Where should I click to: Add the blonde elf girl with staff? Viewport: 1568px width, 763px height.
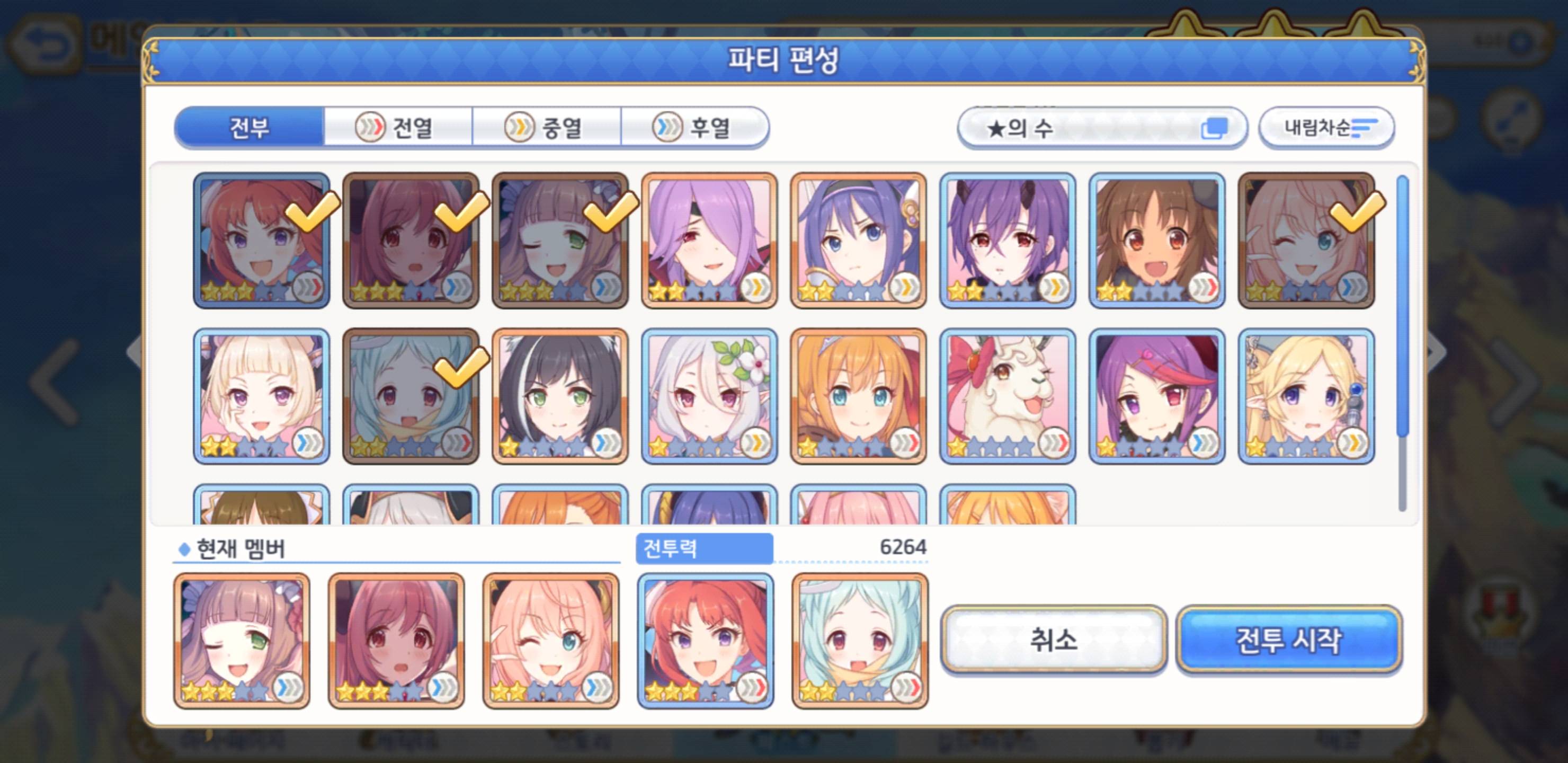click(1306, 396)
